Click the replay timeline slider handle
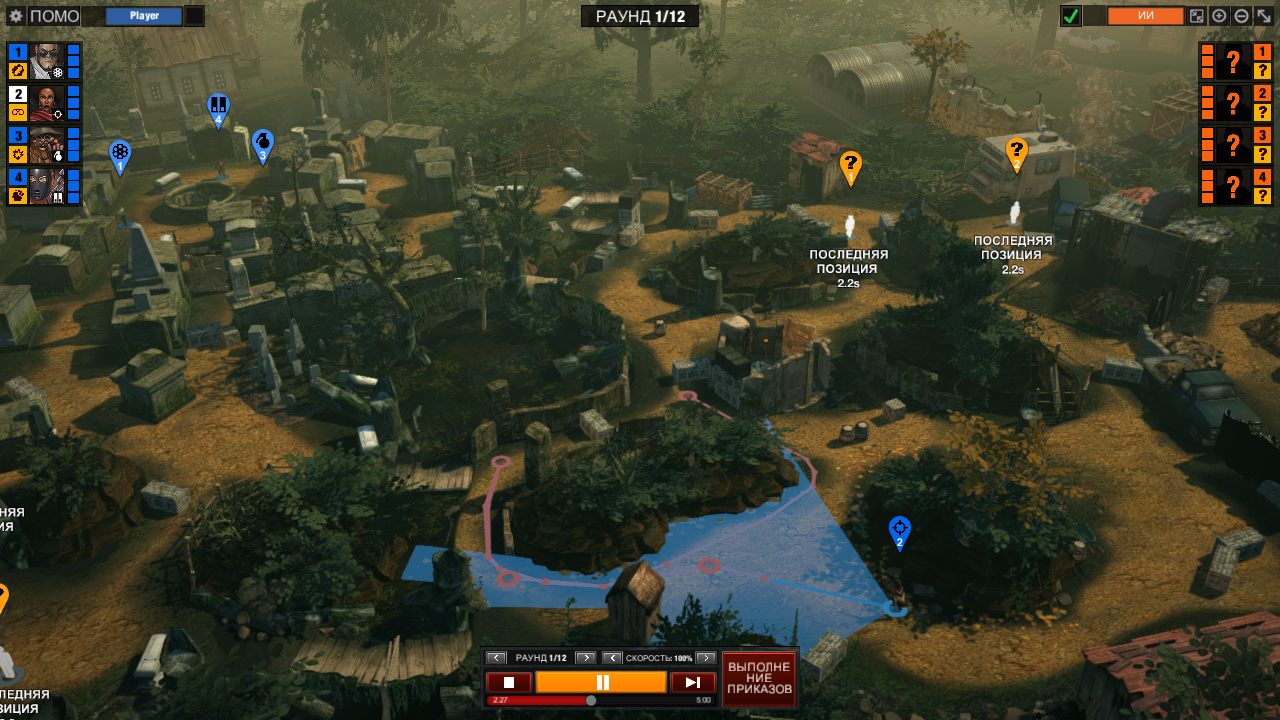 pos(590,699)
